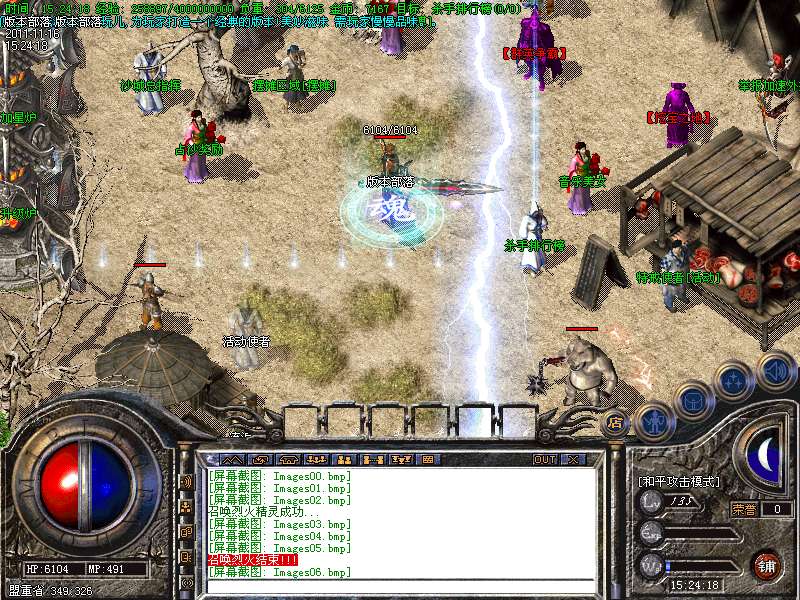Screen dimensions: 800x600
Task: Open the shop via the gold 店 button
Action: point(616,424)
